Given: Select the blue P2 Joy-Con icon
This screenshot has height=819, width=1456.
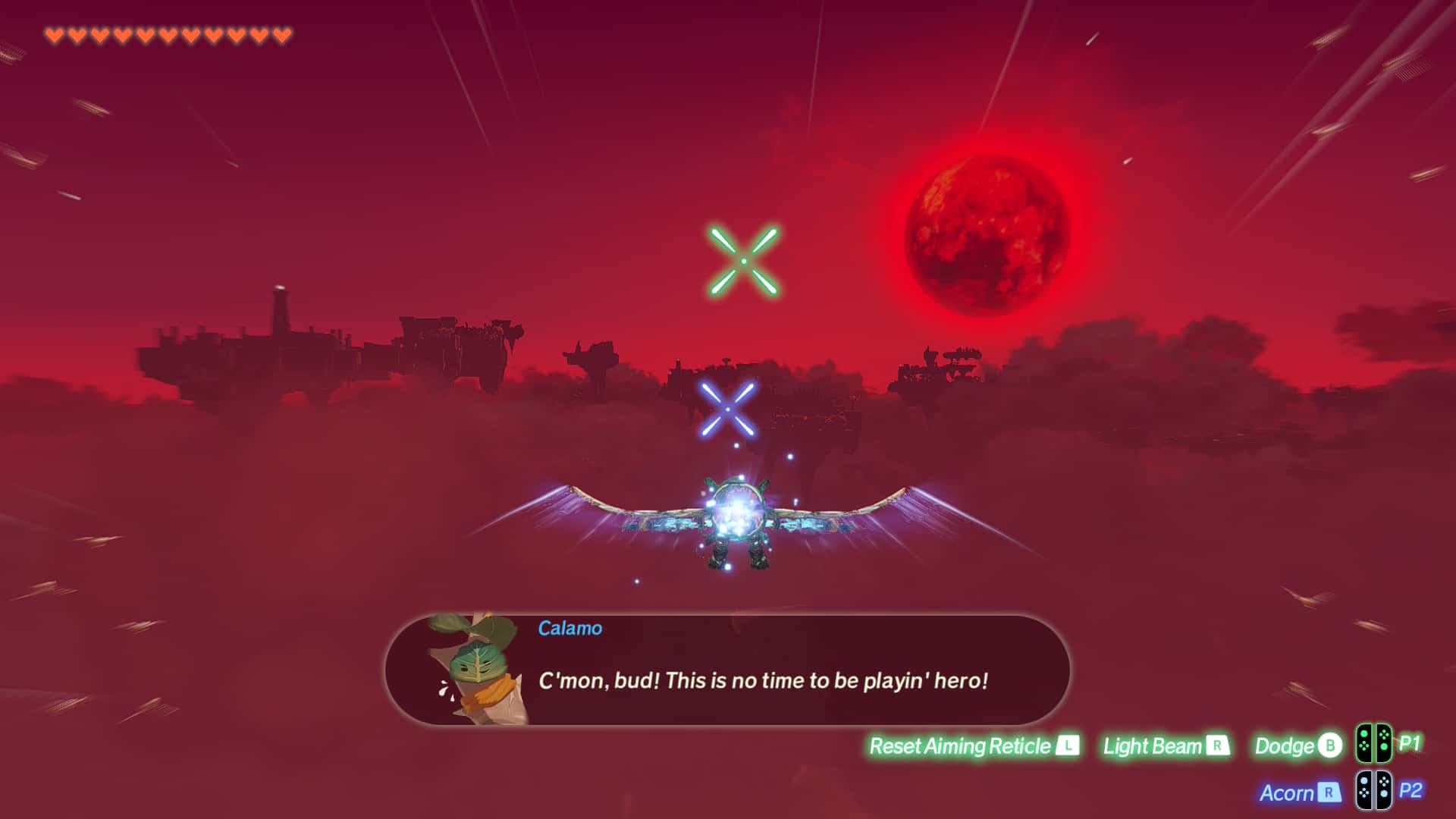Looking at the screenshot, I should [x=1373, y=791].
